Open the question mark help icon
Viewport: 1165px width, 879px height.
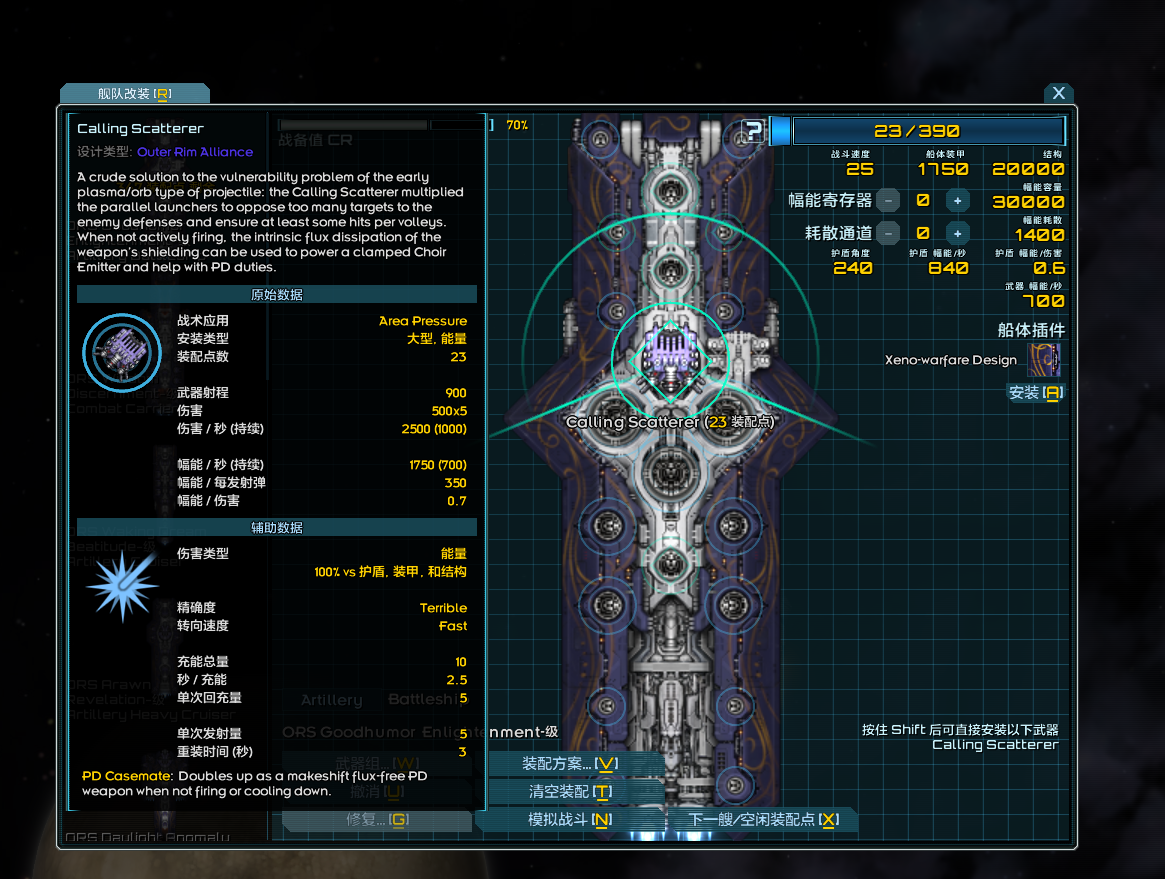pyautogui.click(x=754, y=130)
